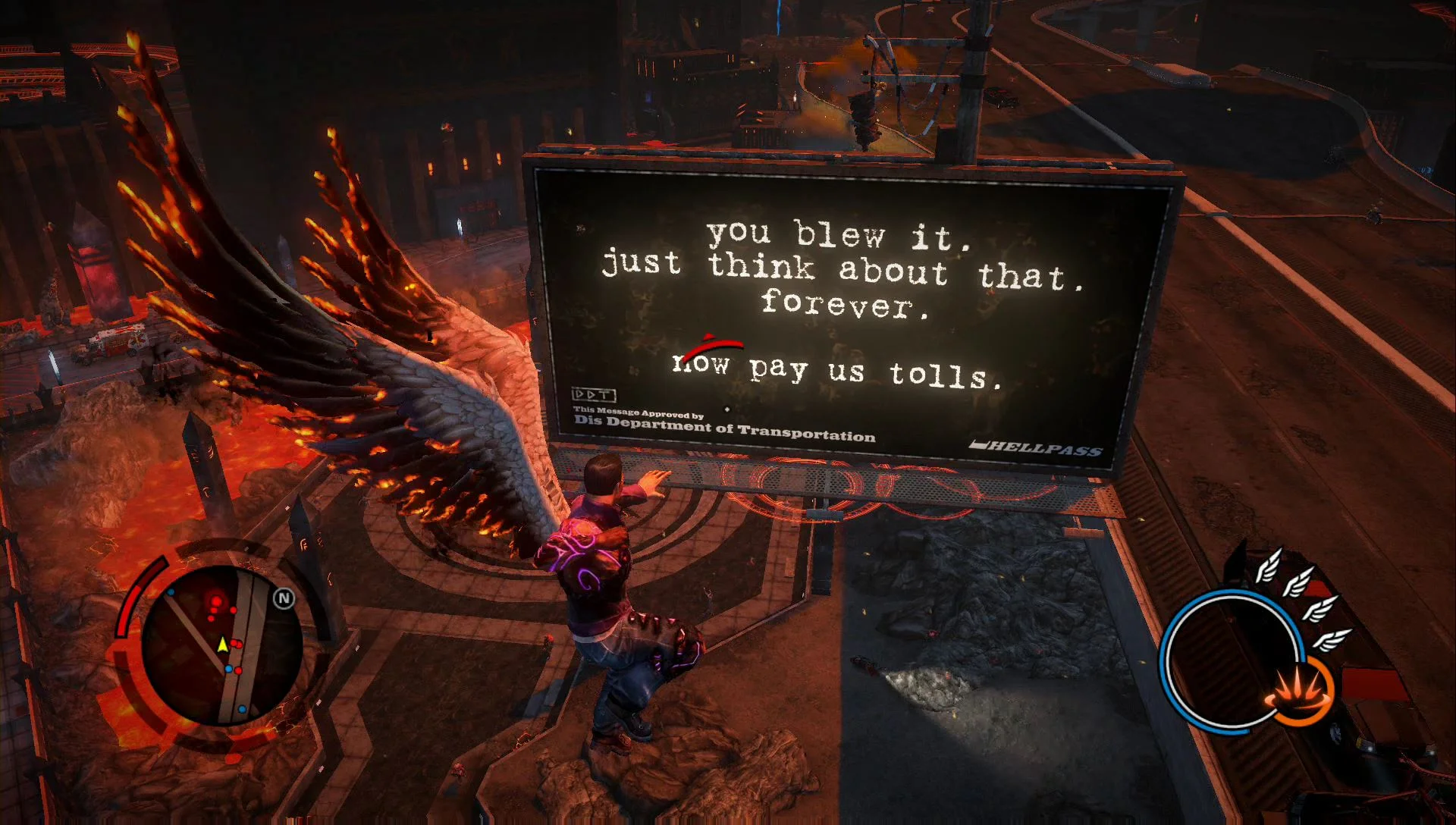Click the blue objective dot below the player arrow

[x=229, y=669]
